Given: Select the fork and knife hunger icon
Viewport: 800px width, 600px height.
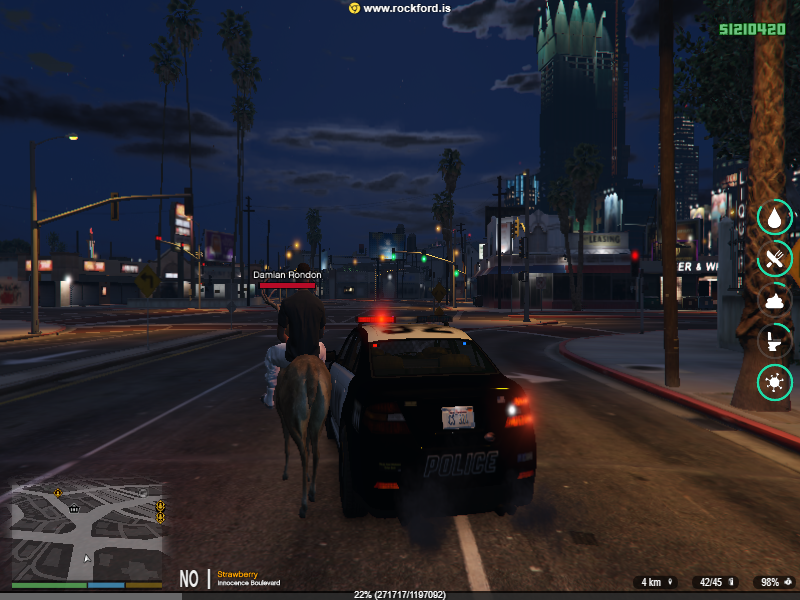Looking at the screenshot, I should pyautogui.click(x=774, y=258).
